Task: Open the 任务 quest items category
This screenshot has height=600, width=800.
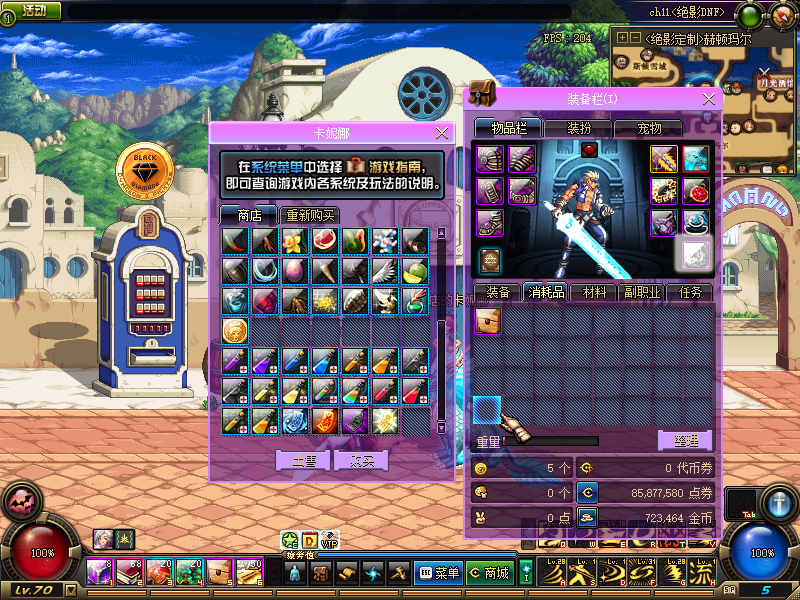Action: point(691,293)
